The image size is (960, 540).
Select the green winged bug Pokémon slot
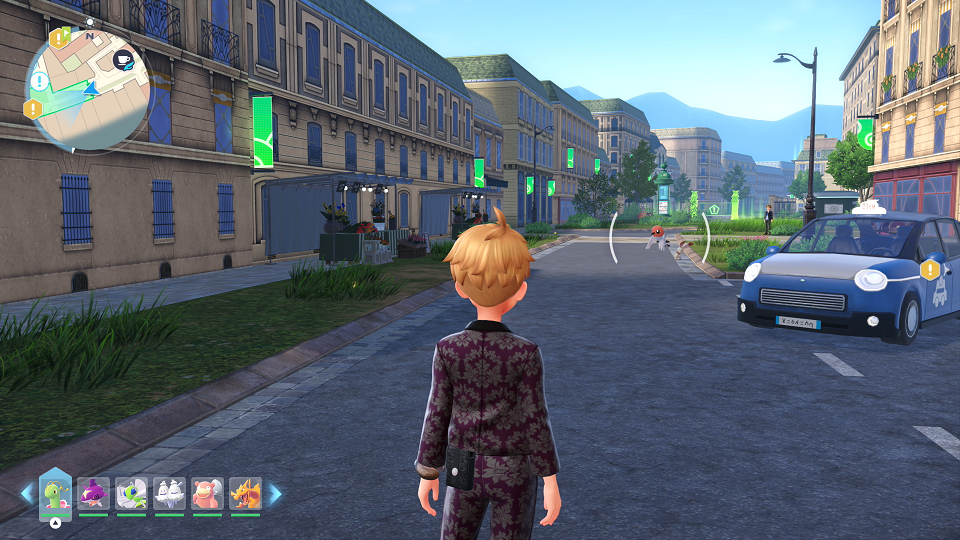tap(131, 494)
